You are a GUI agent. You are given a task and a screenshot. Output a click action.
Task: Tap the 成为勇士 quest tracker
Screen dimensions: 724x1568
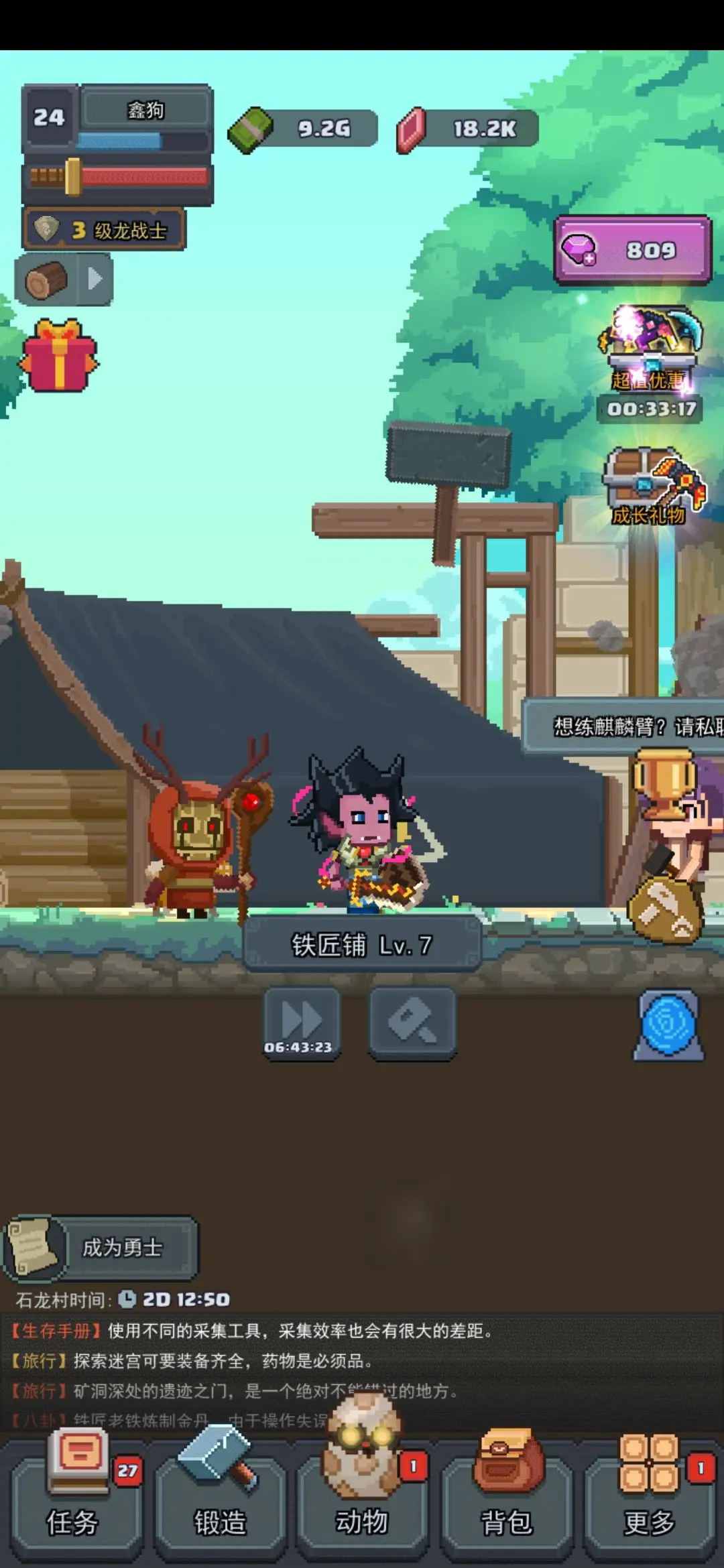101,1247
